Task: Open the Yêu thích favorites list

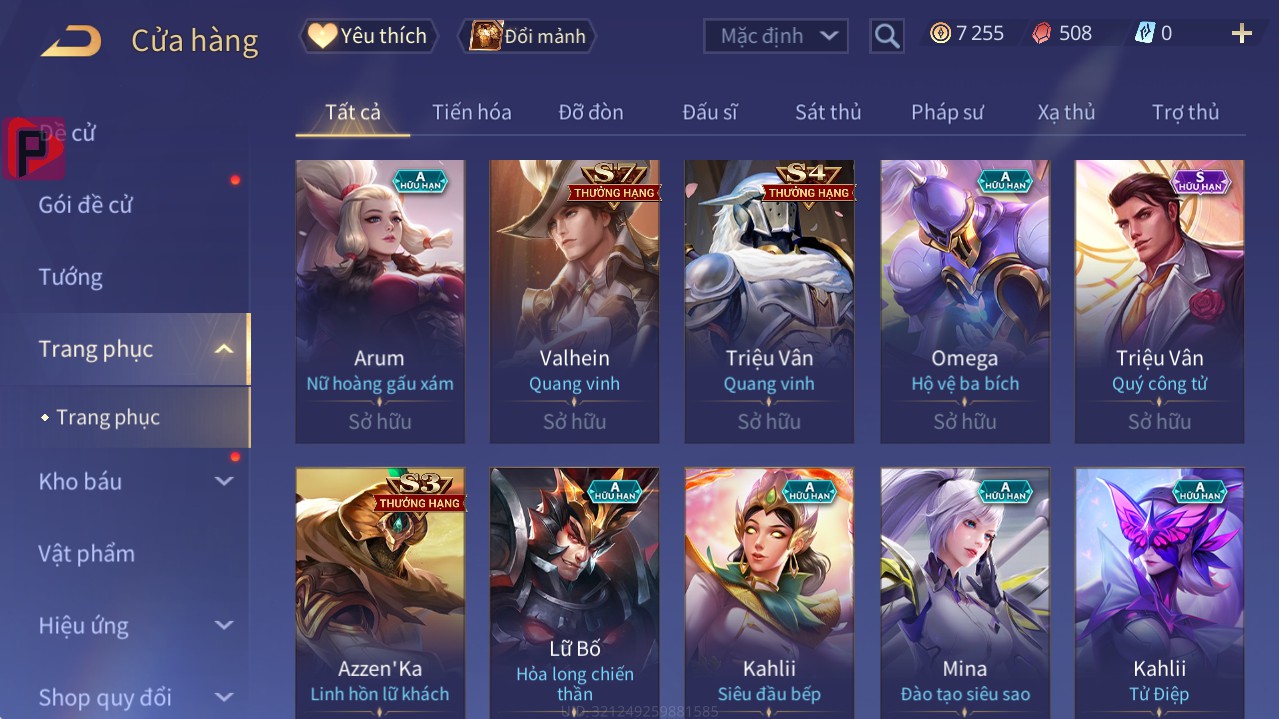Action: (x=369, y=36)
